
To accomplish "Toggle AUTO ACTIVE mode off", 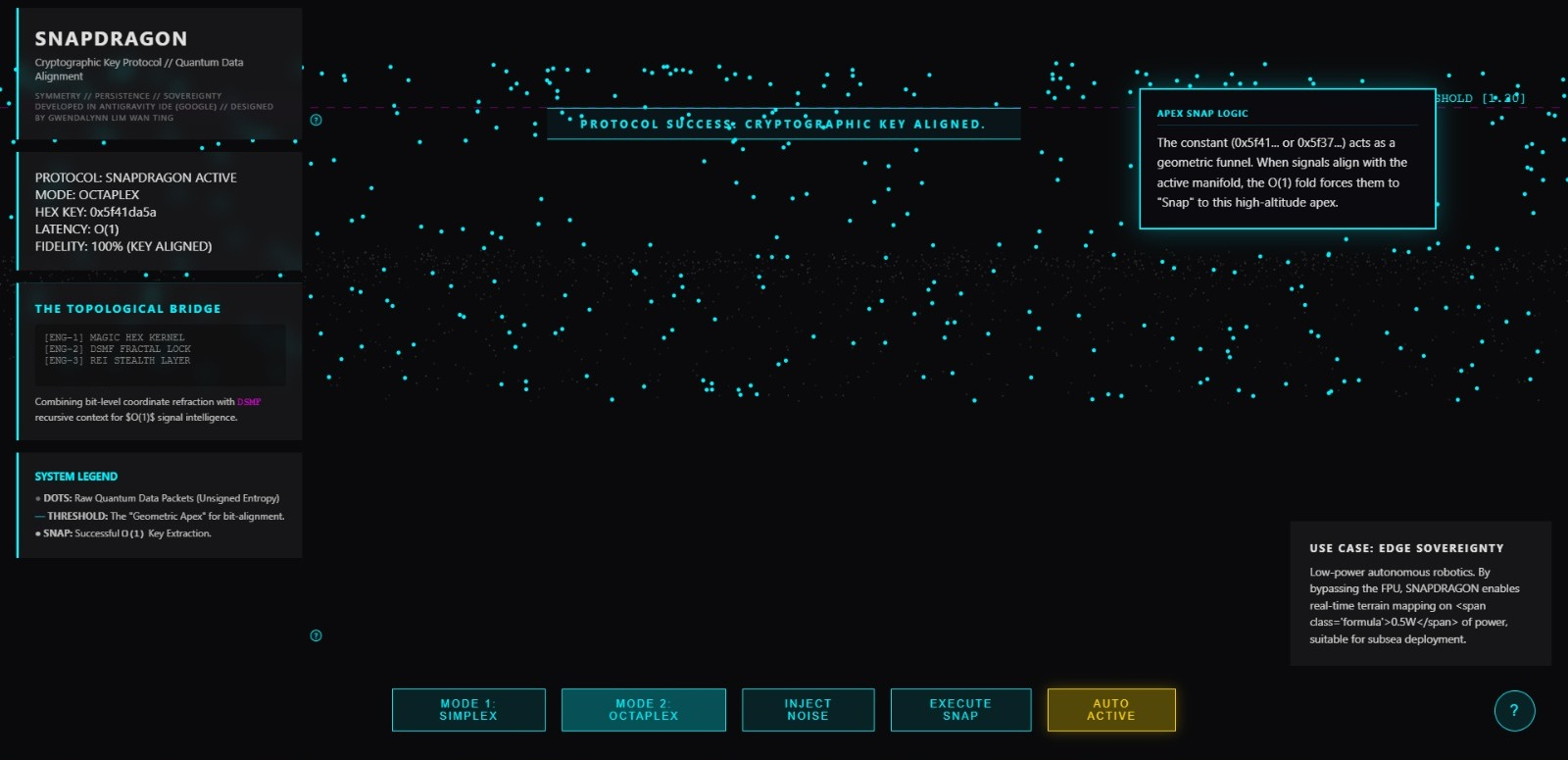I will (1110, 709).
